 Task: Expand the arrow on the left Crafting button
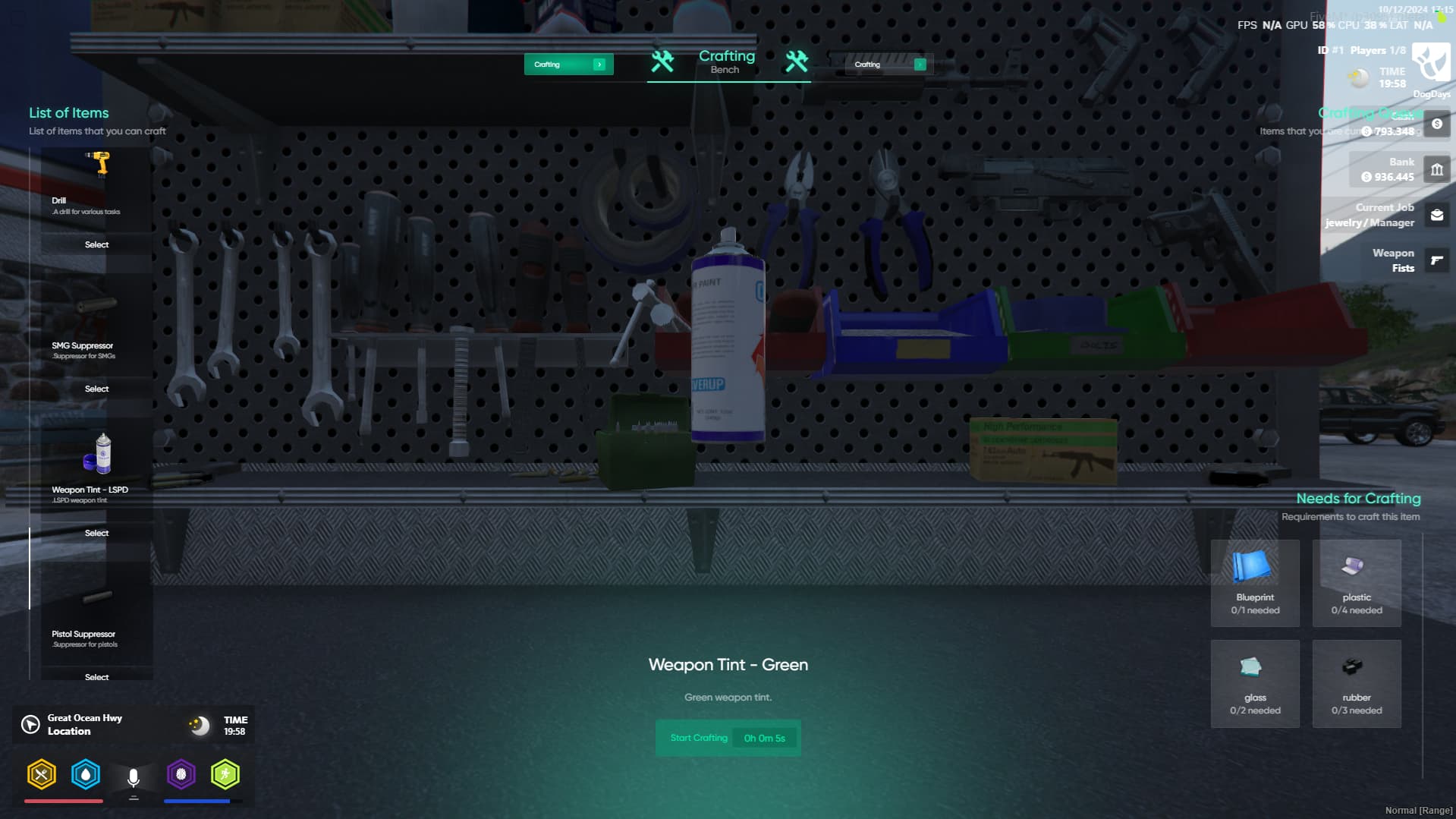599,65
